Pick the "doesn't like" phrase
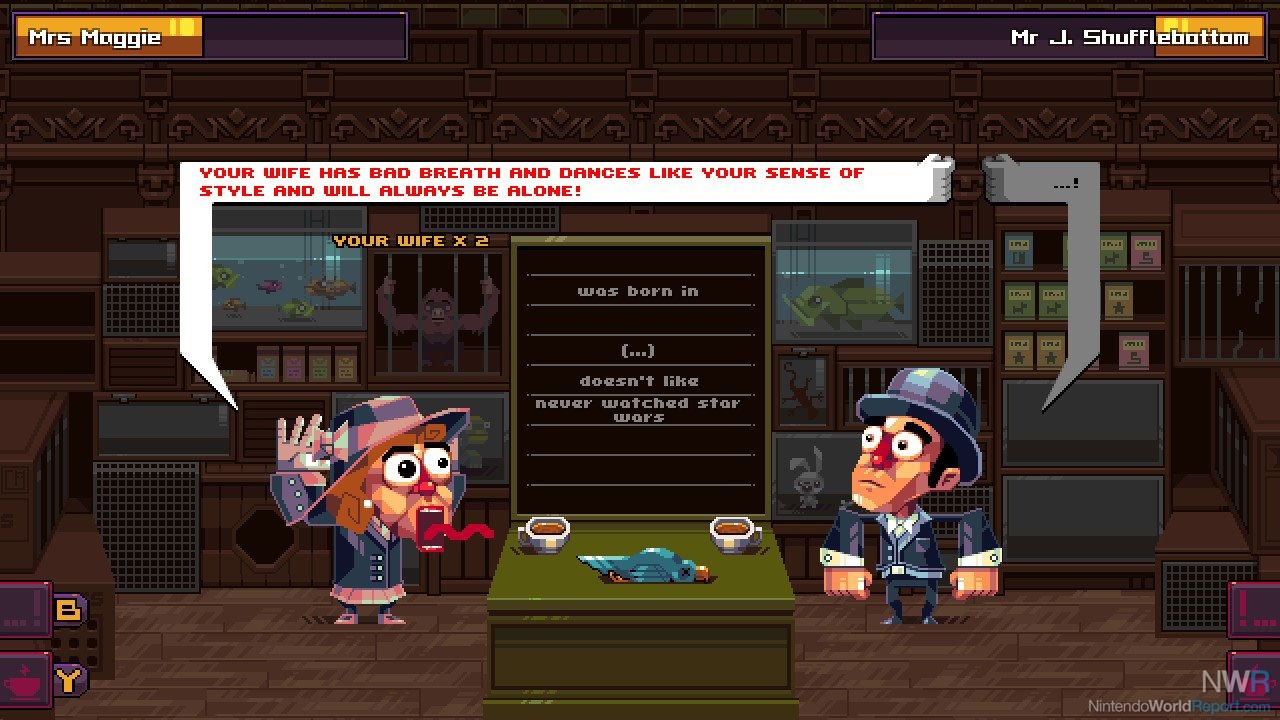This screenshot has width=1280, height=720. 638,381
